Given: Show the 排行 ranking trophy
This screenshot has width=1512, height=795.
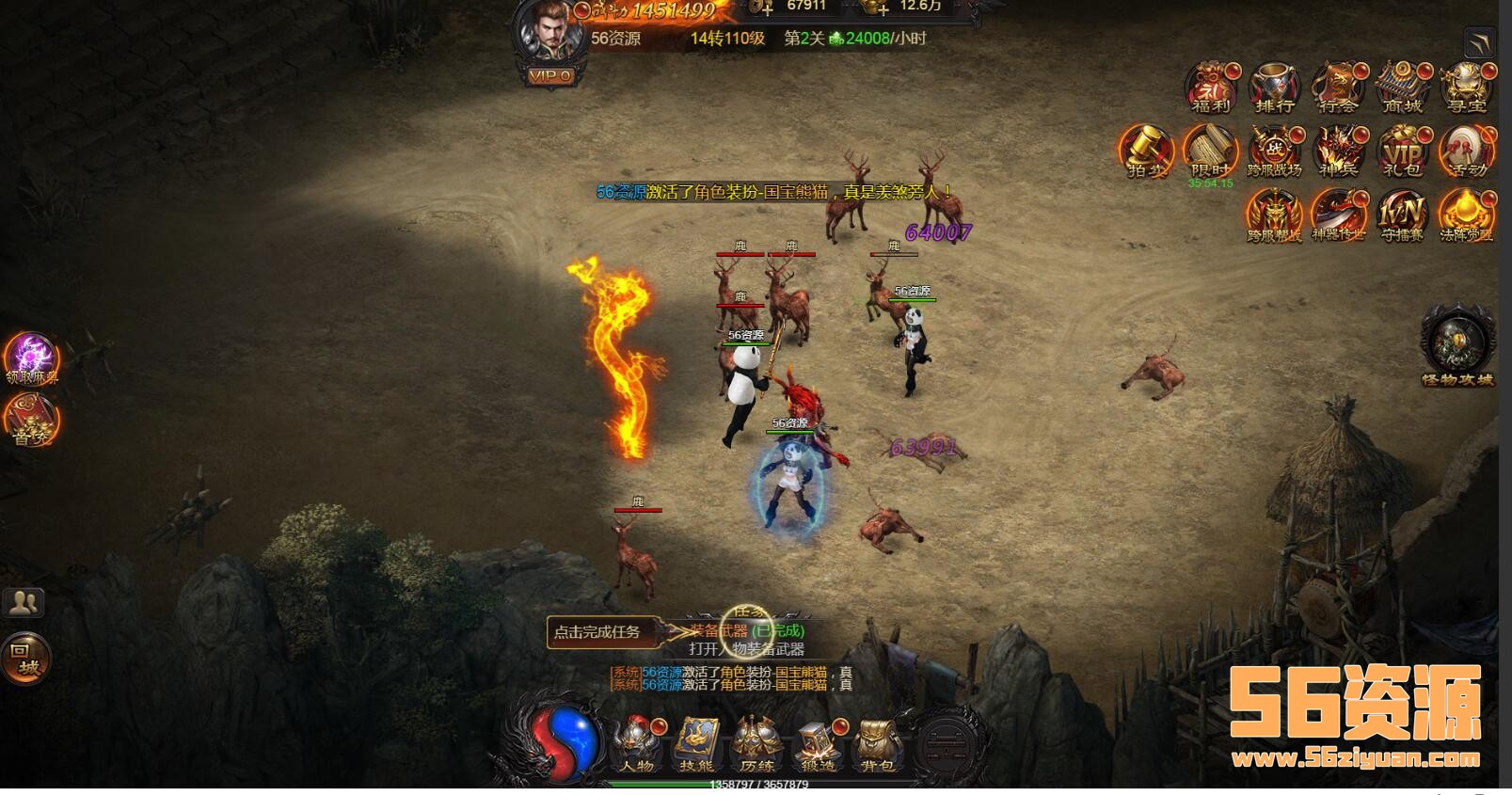Looking at the screenshot, I should [1275, 87].
